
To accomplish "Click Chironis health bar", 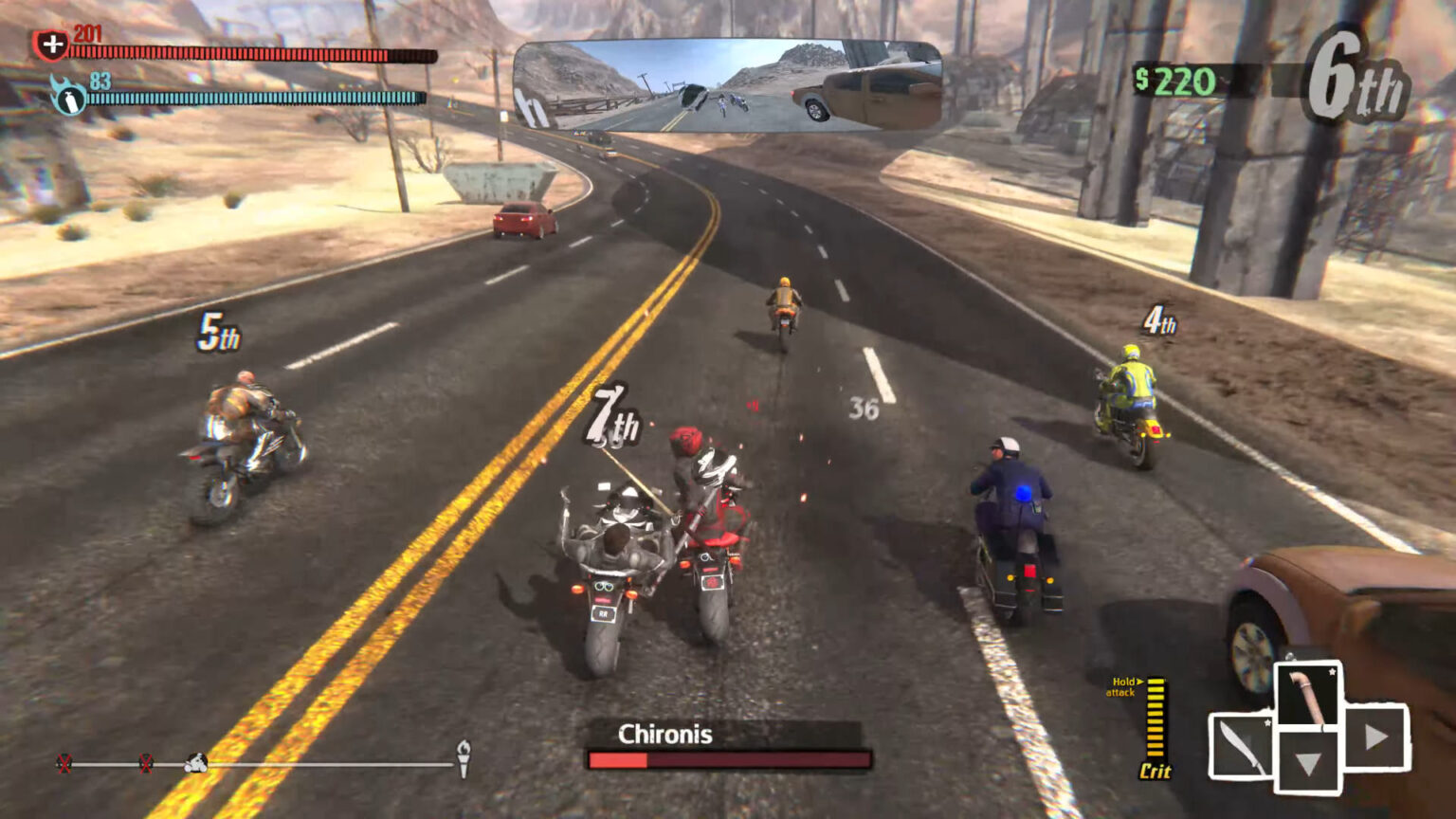I will click(730, 757).
